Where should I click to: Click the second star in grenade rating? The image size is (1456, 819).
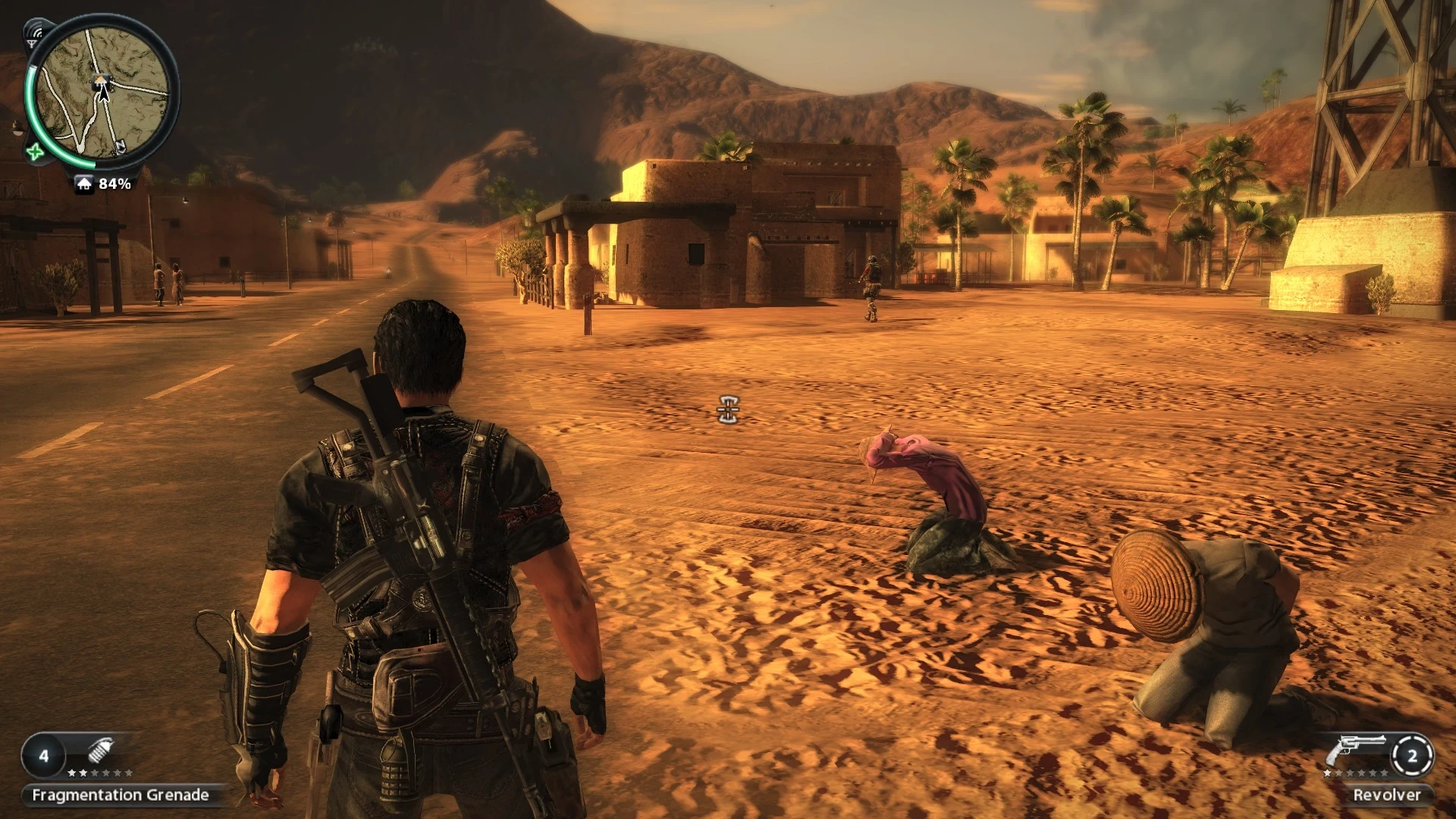point(83,773)
